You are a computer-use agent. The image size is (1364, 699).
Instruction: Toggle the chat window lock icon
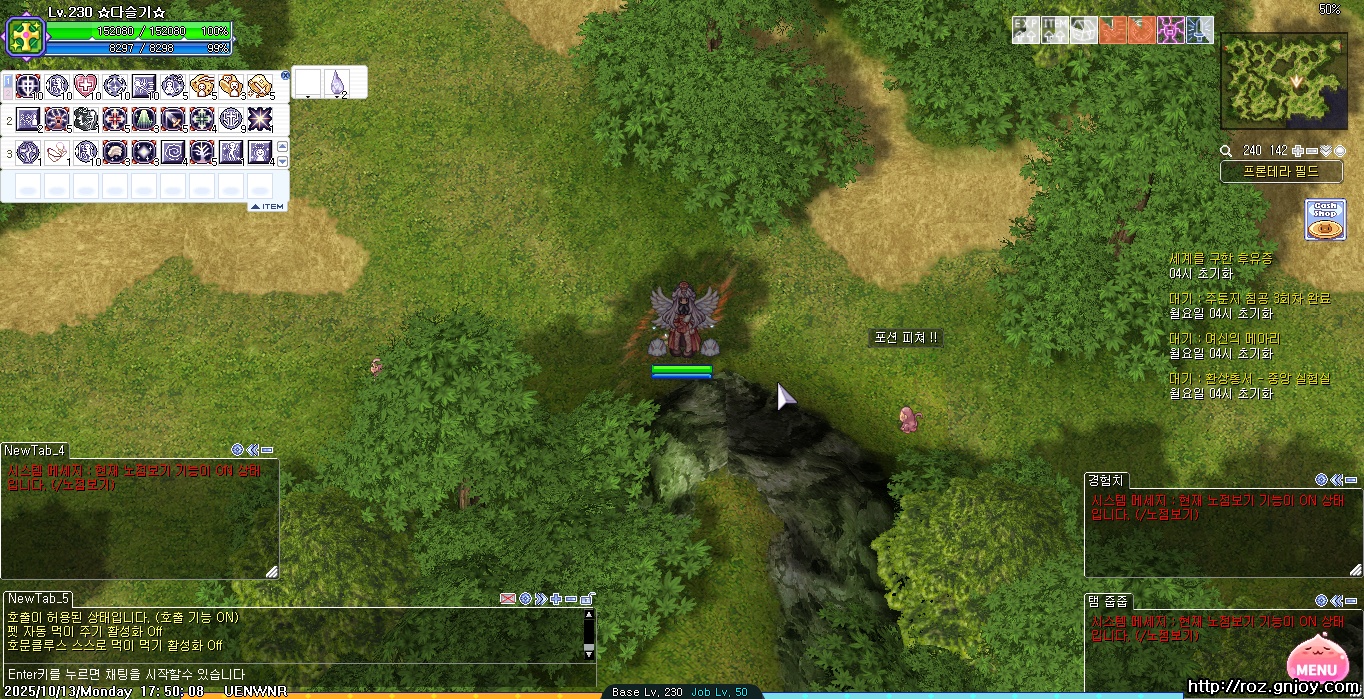click(x=588, y=598)
